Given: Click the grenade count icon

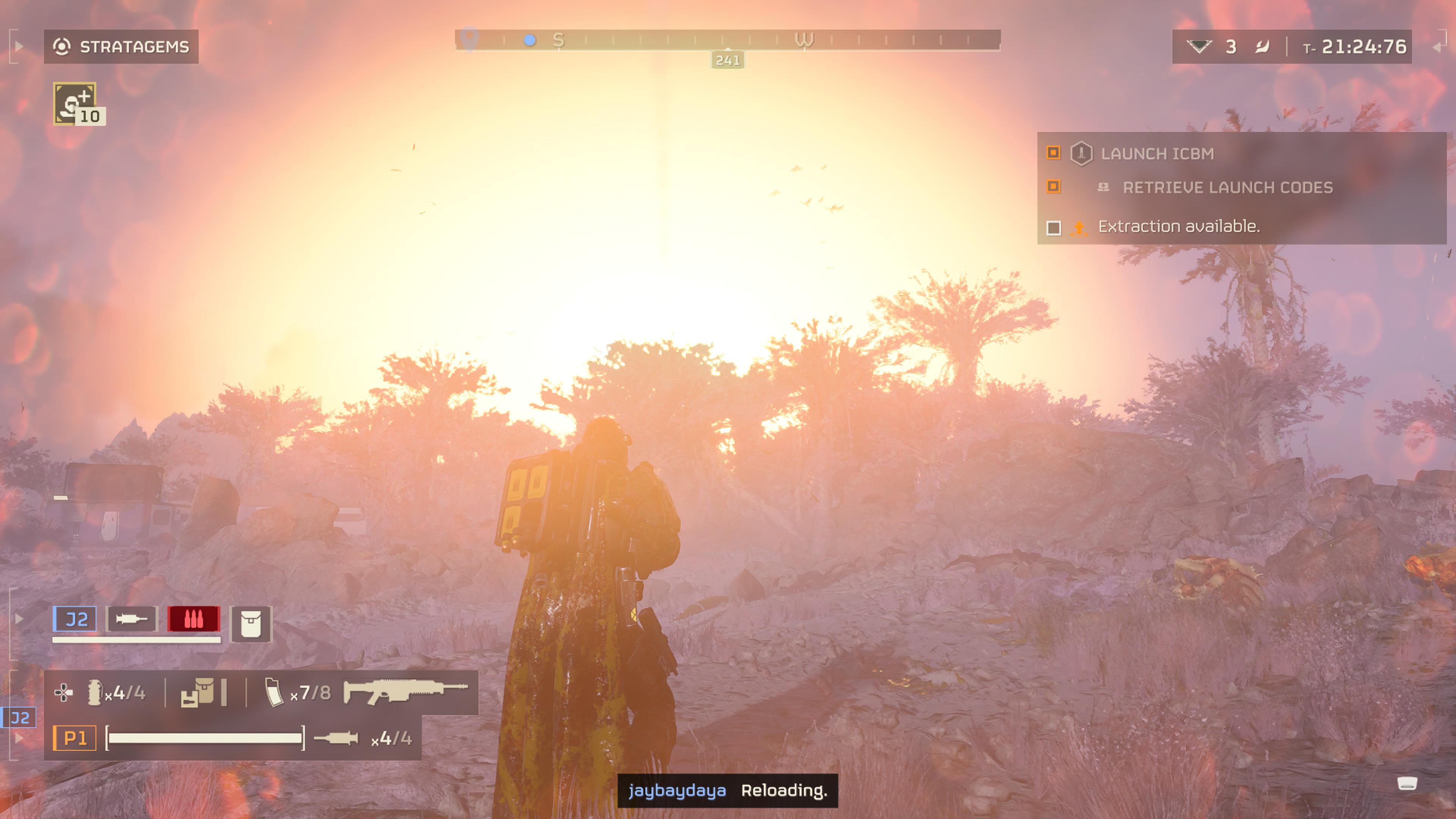Looking at the screenshot, I should point(94,692).
